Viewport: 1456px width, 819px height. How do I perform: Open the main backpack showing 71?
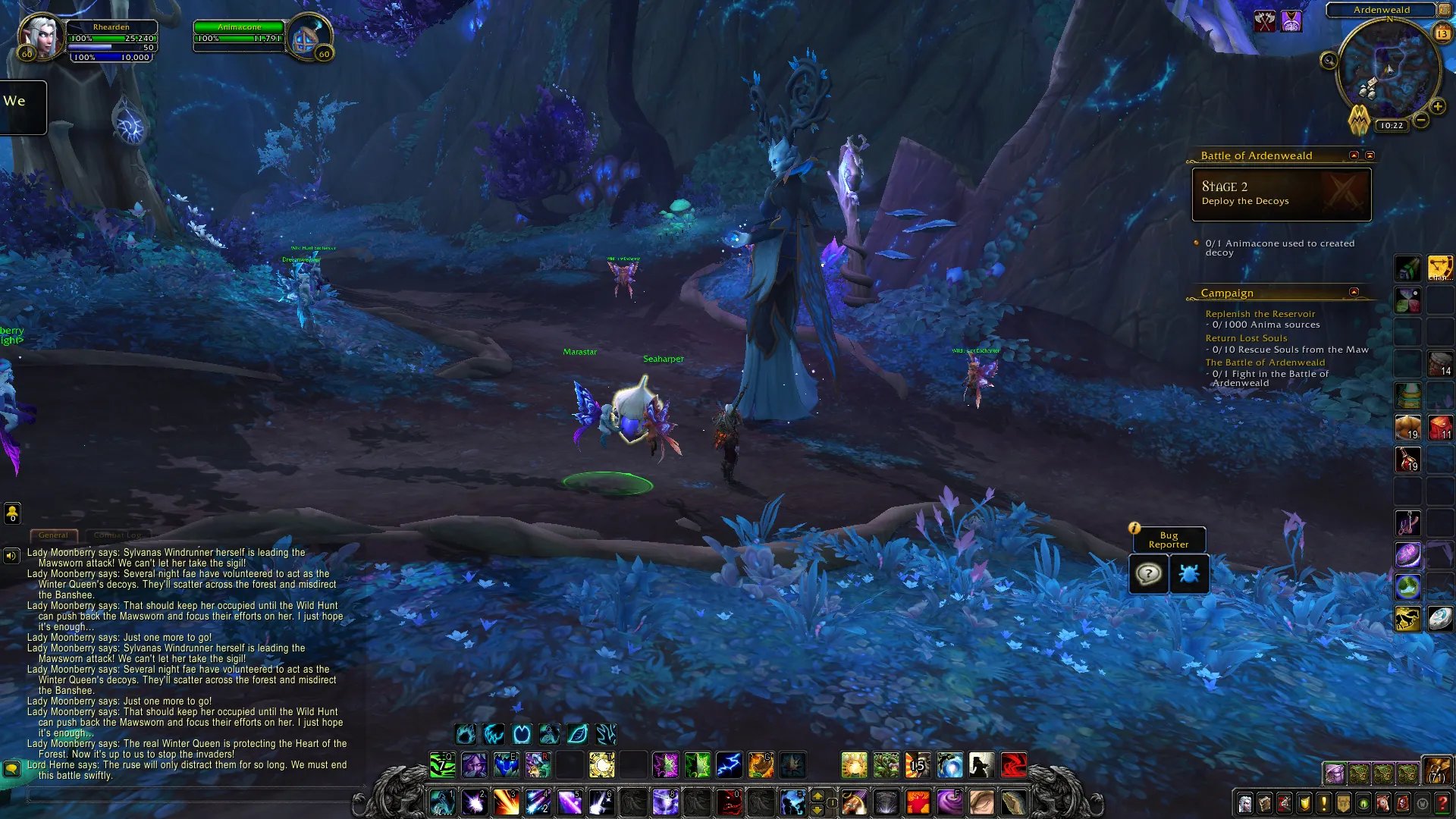point(1436,770)
